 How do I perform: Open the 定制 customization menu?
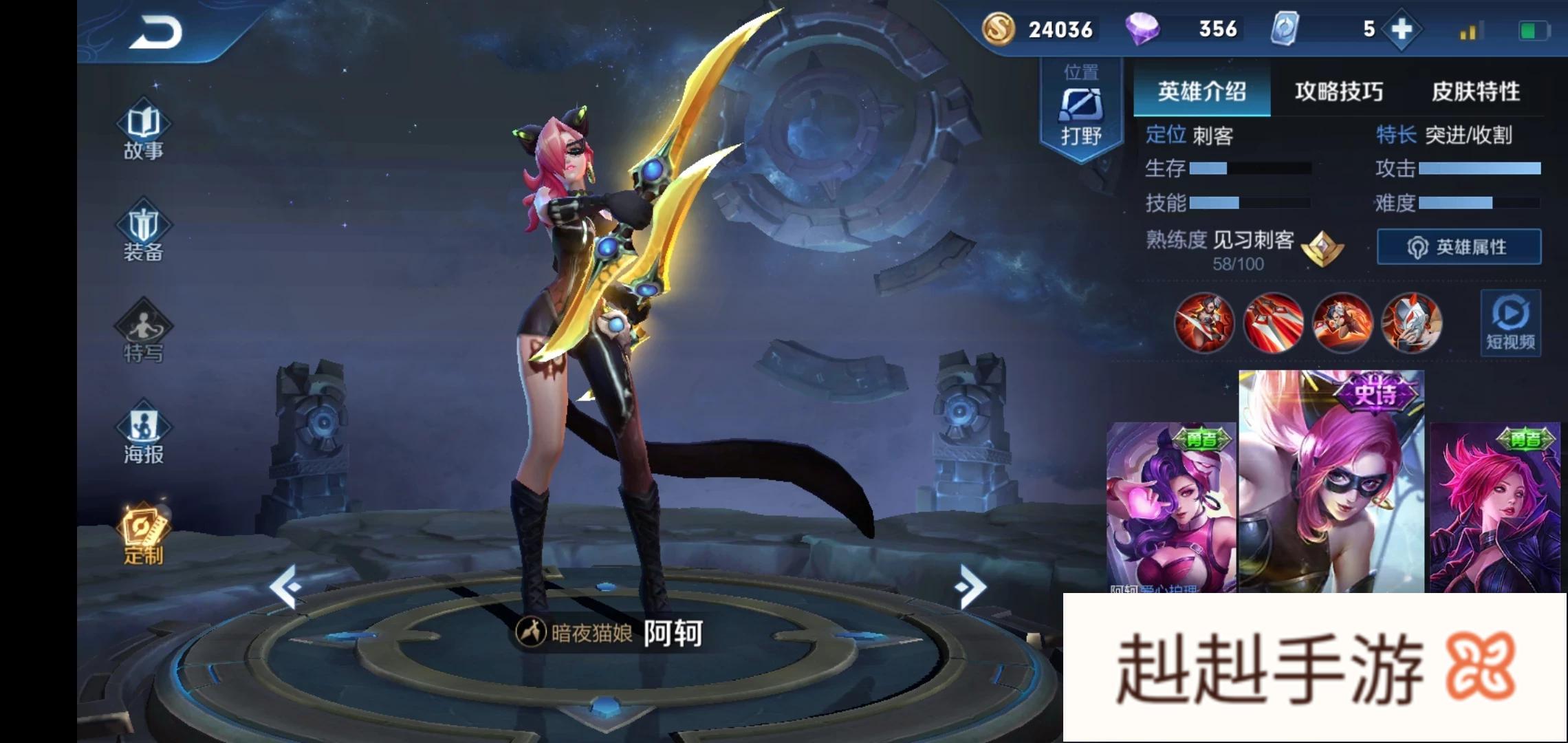click(x=144, y=535)
